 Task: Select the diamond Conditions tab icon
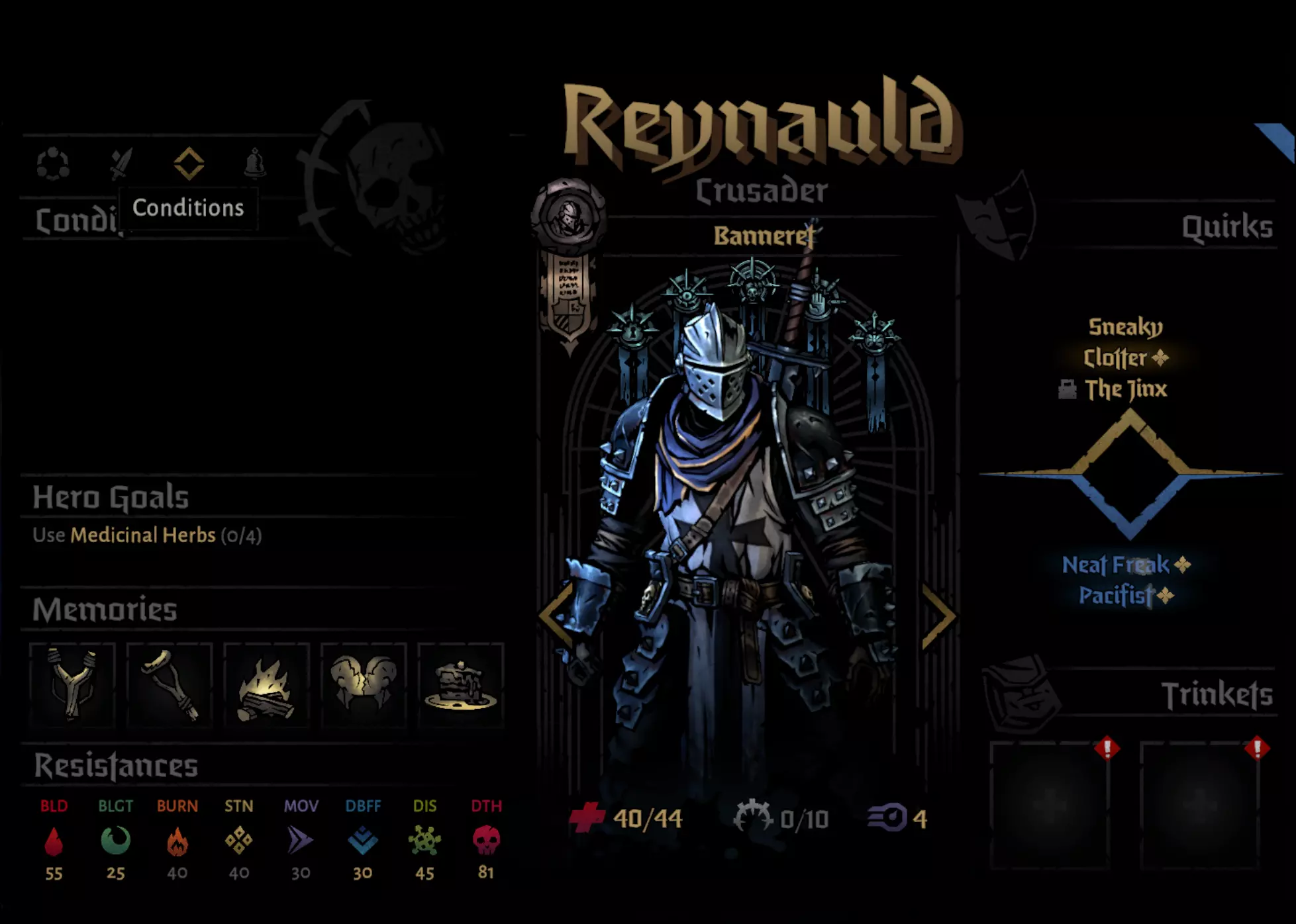click(189, 163)
